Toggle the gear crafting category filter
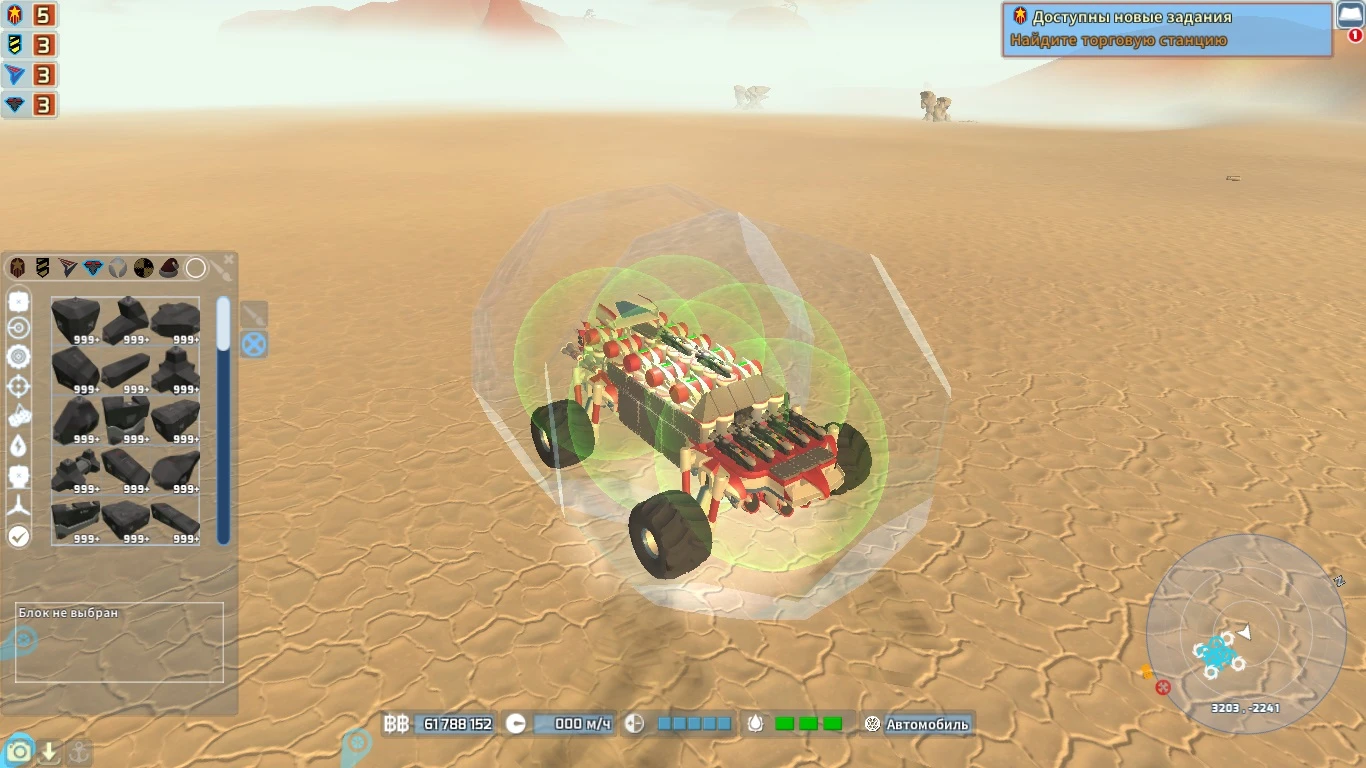The height and width of the screenshot is (768, 1366). coord(18,355)
